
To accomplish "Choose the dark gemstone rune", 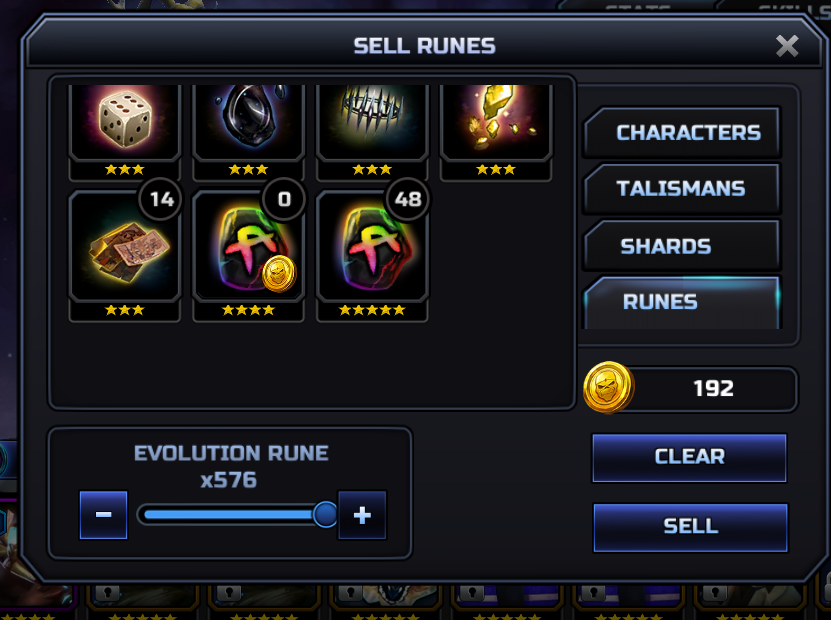I will [x=248, y=120].
